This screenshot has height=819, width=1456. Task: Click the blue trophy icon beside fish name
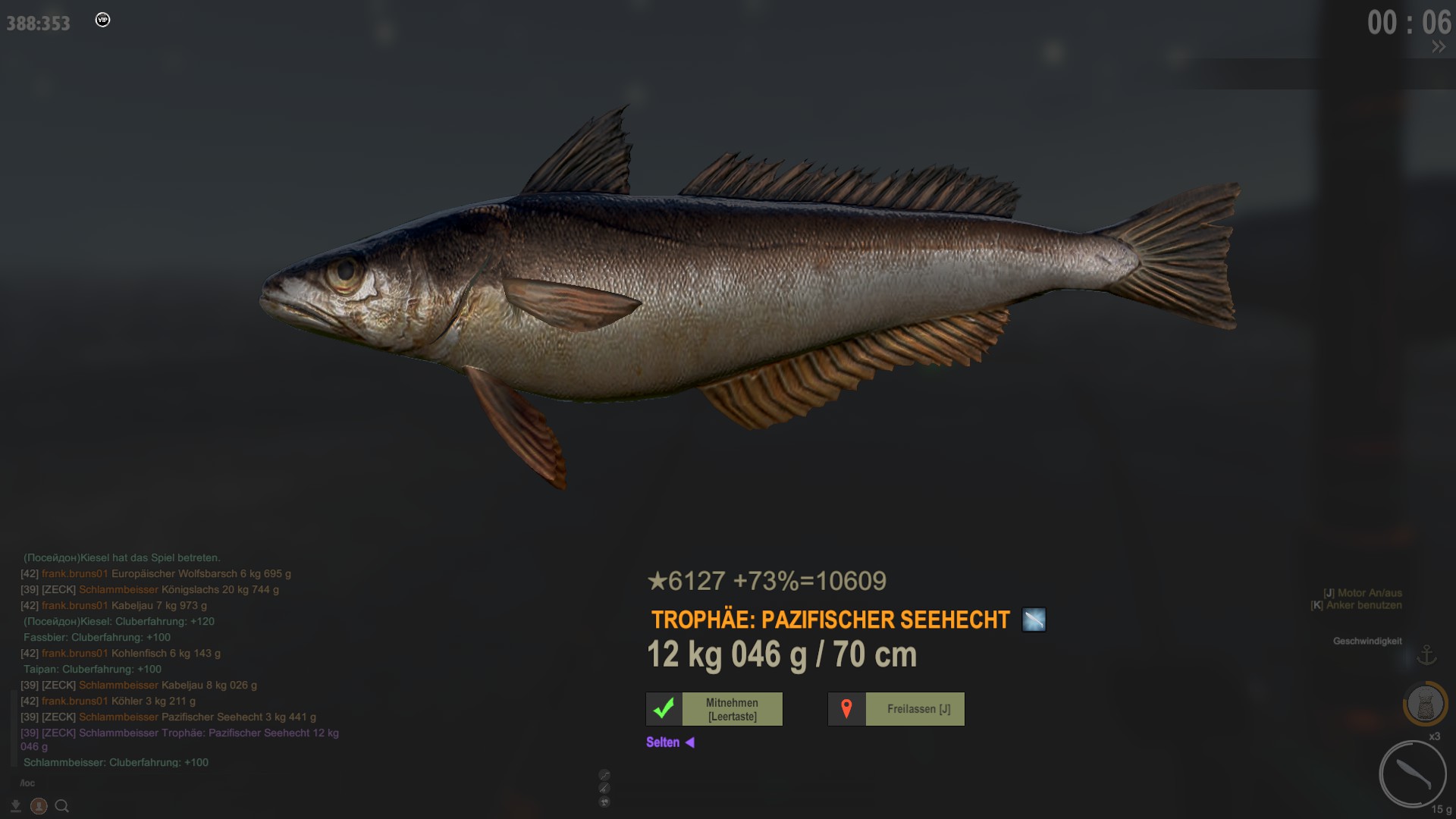1034,620
